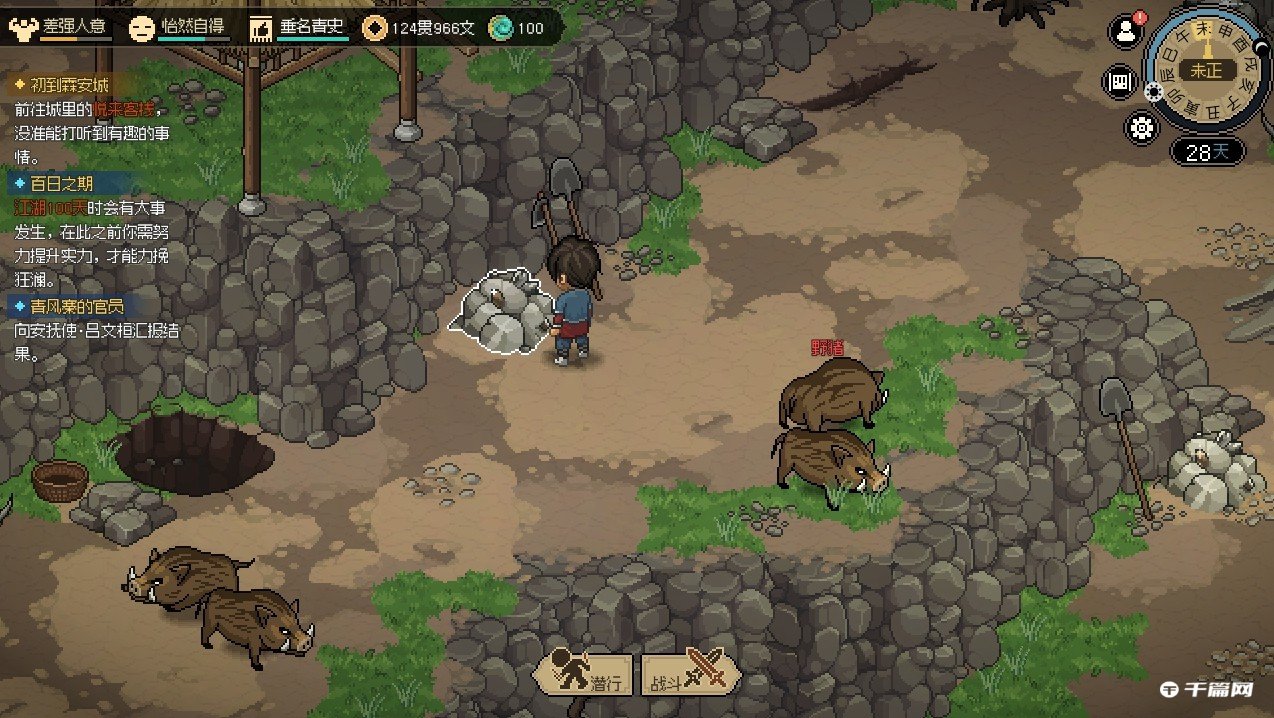1274x718 pixels.
Task: Activate the 战斗 combat button
Action: pos(691,675)
